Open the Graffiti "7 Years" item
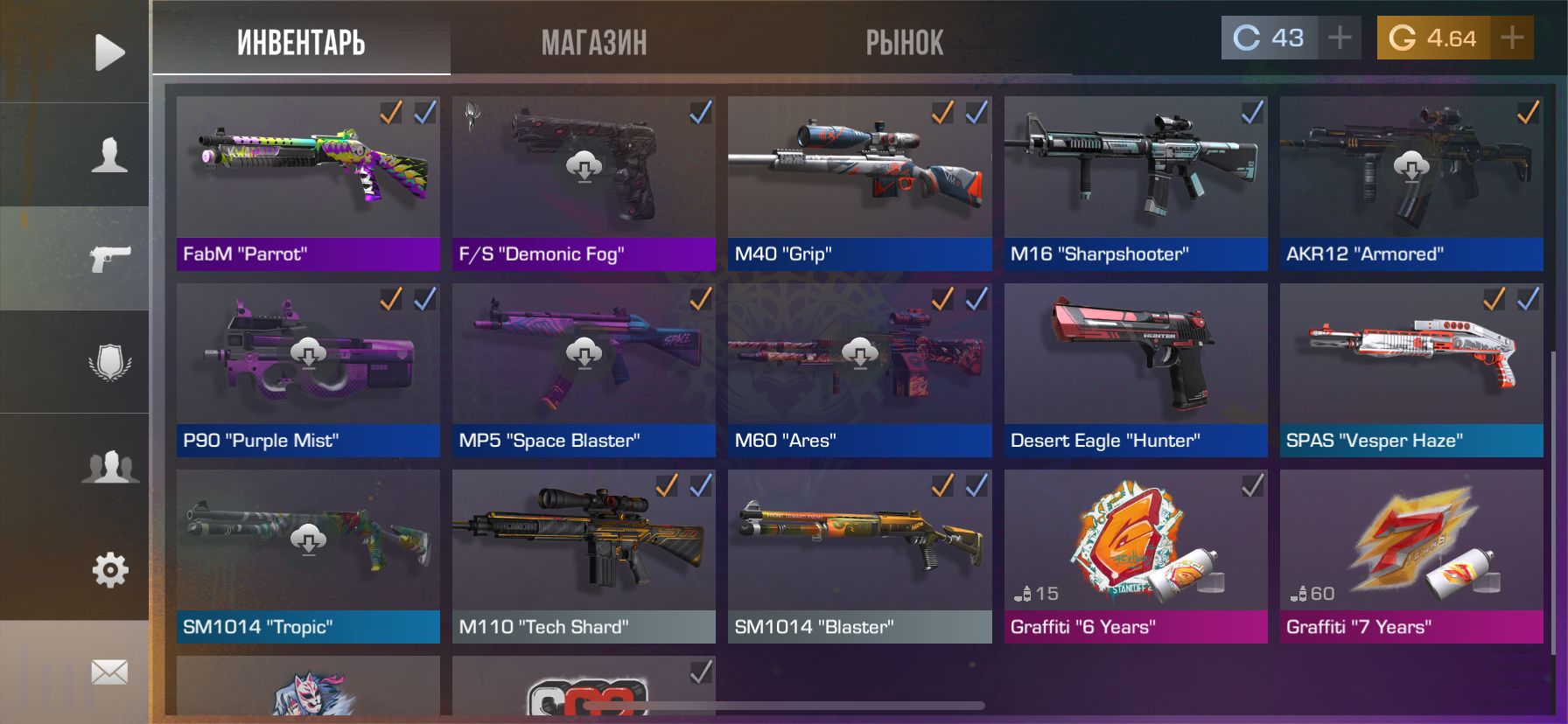Viewport: 1568px width, 724px height. pyautogui.click(x=1410, y=556)
